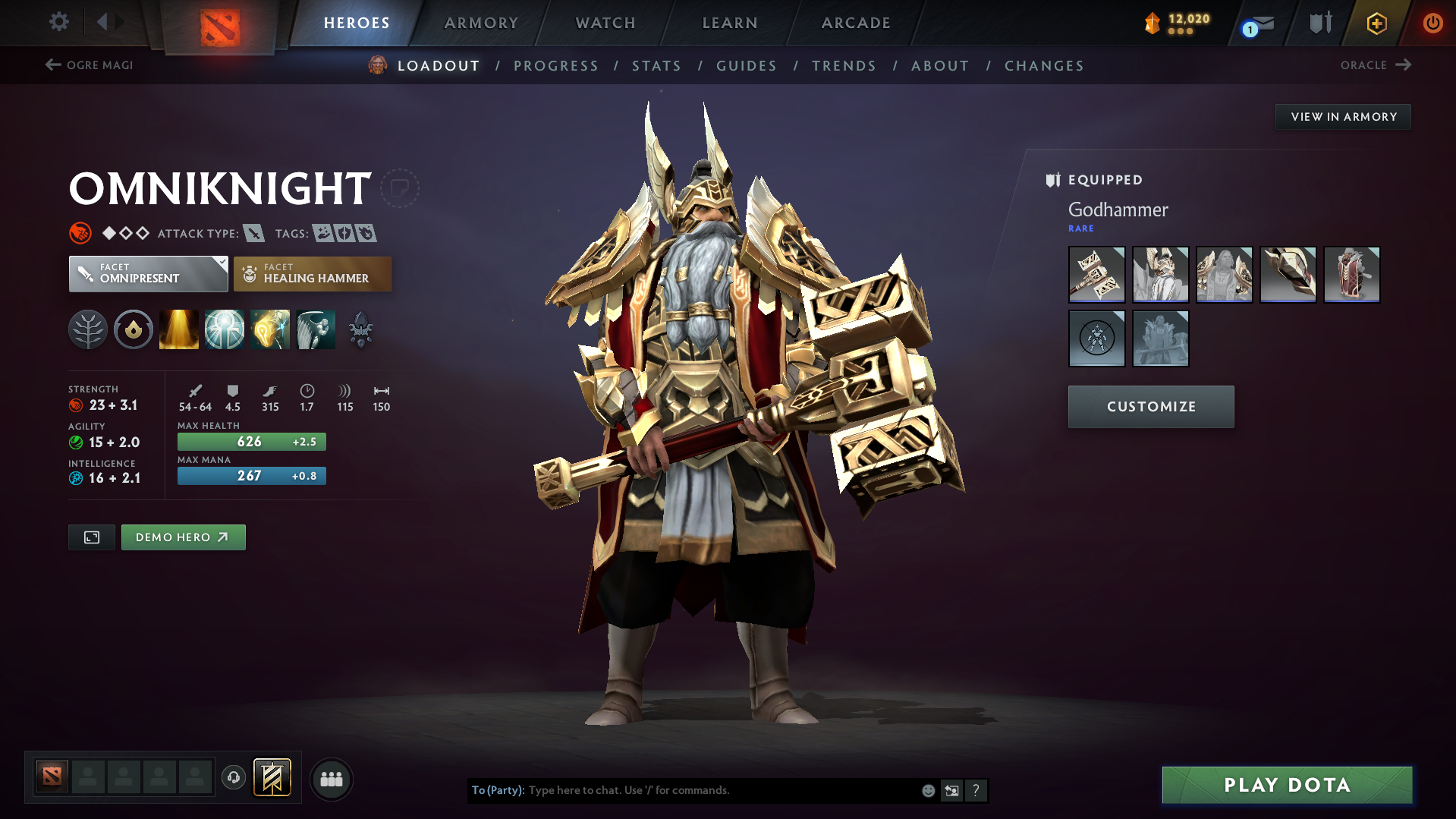This screenshot has height=819, width=1456.
Task: Open the voice chat headset icon
Action: 233,778
